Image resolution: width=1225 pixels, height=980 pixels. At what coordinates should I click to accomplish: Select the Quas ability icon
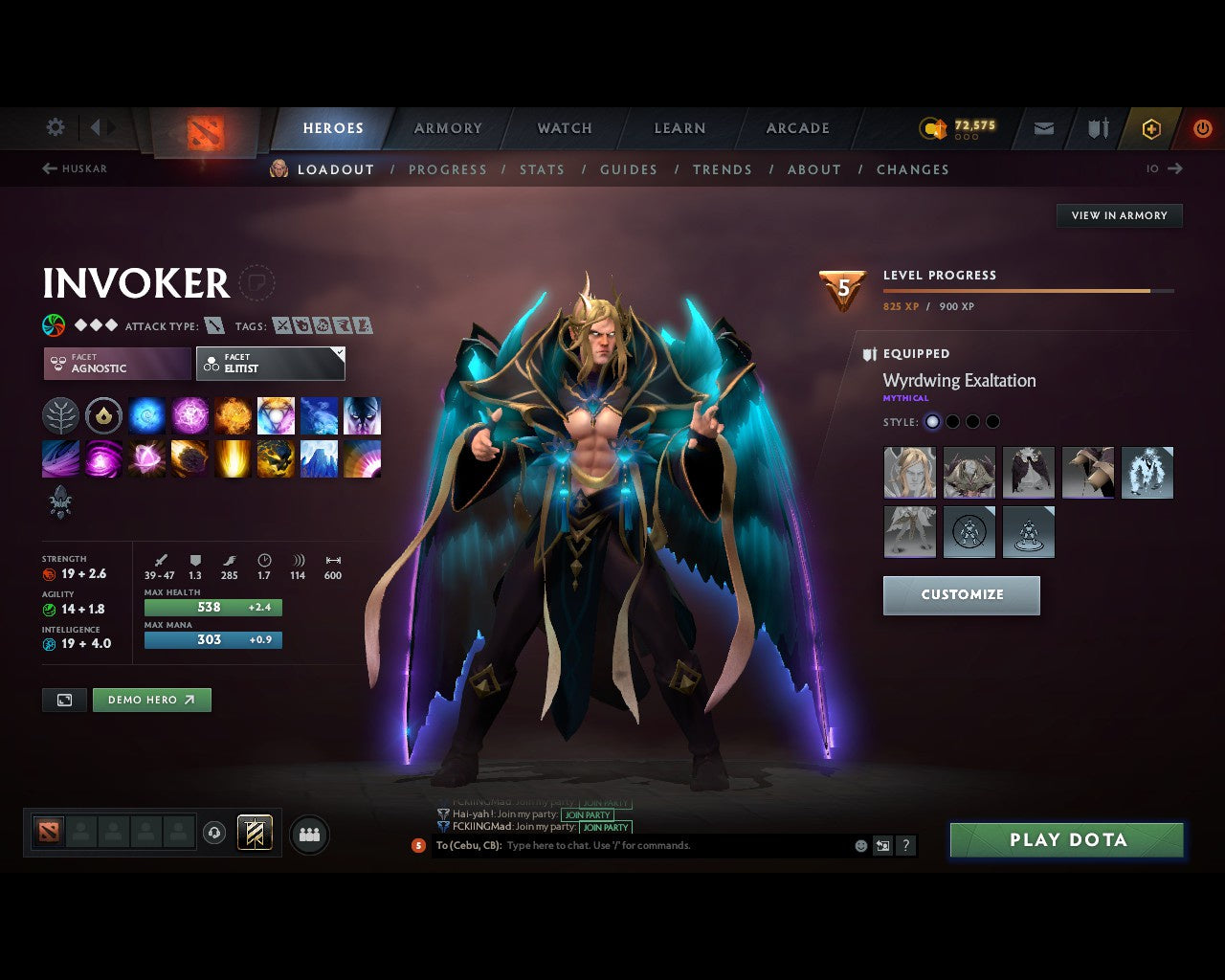tap(146, 415)
